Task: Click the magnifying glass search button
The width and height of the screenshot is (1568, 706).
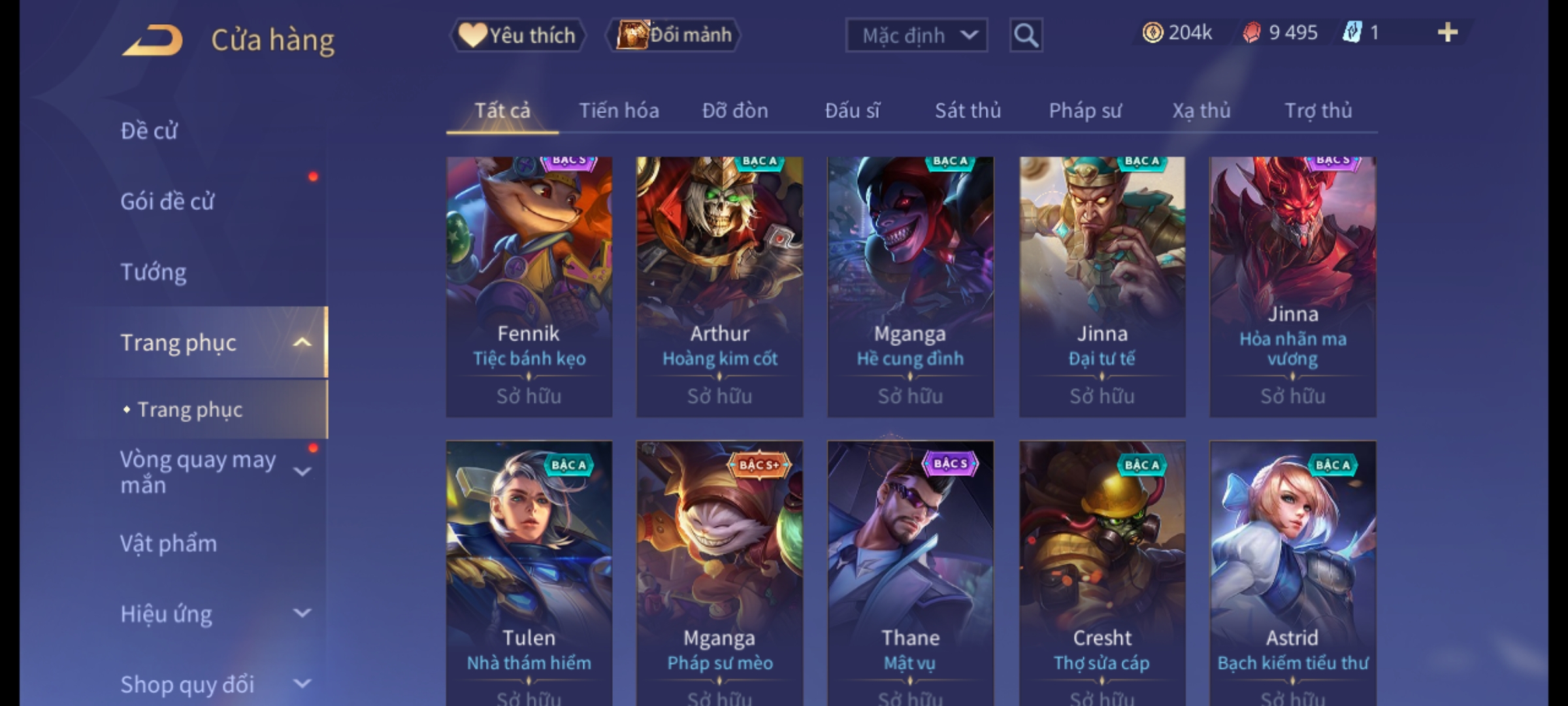Action: pyautogui.click(x=1026, y=35)
